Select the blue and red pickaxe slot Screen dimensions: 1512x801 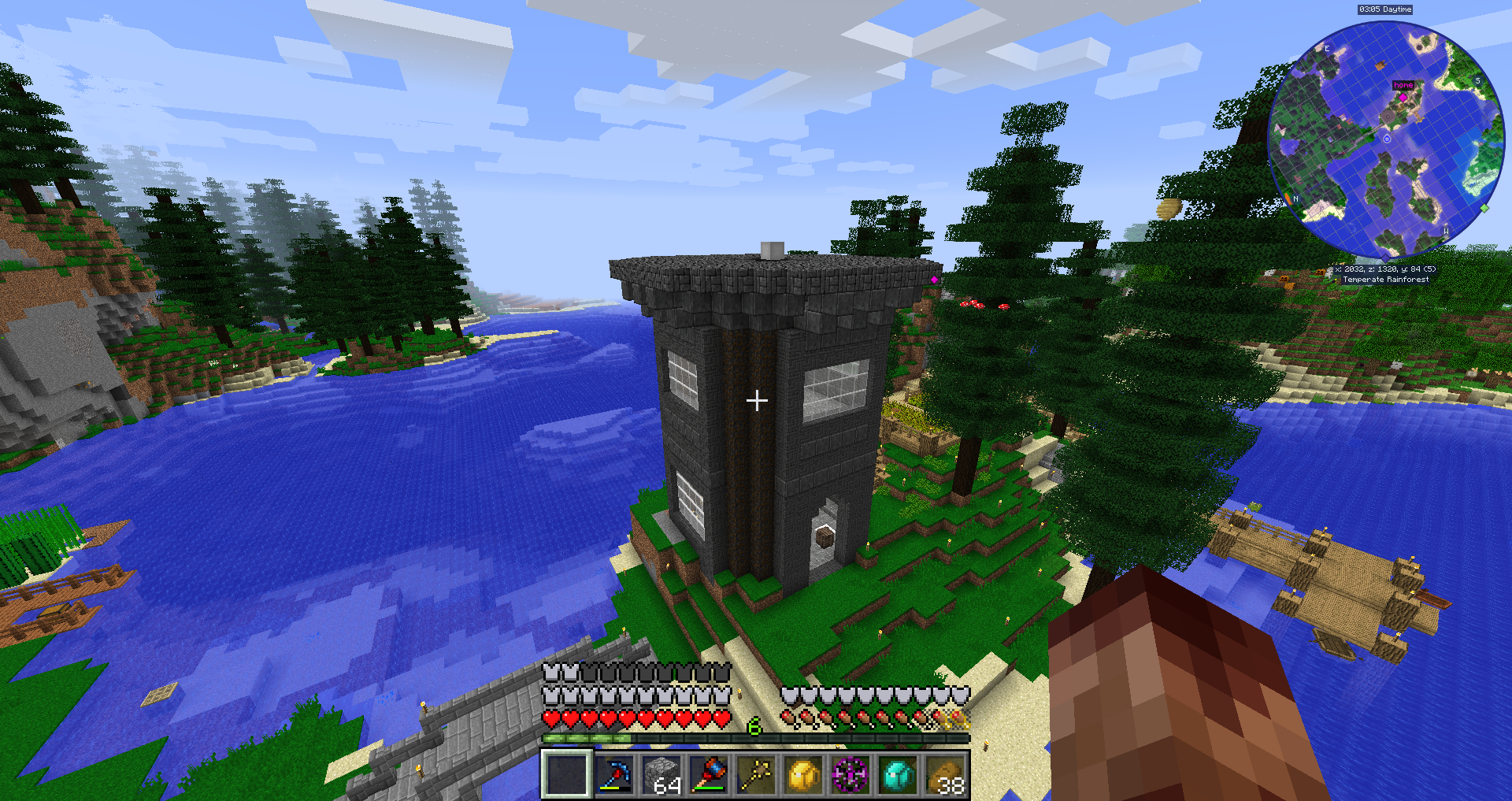pyautogui.click(x=614, y=774)
